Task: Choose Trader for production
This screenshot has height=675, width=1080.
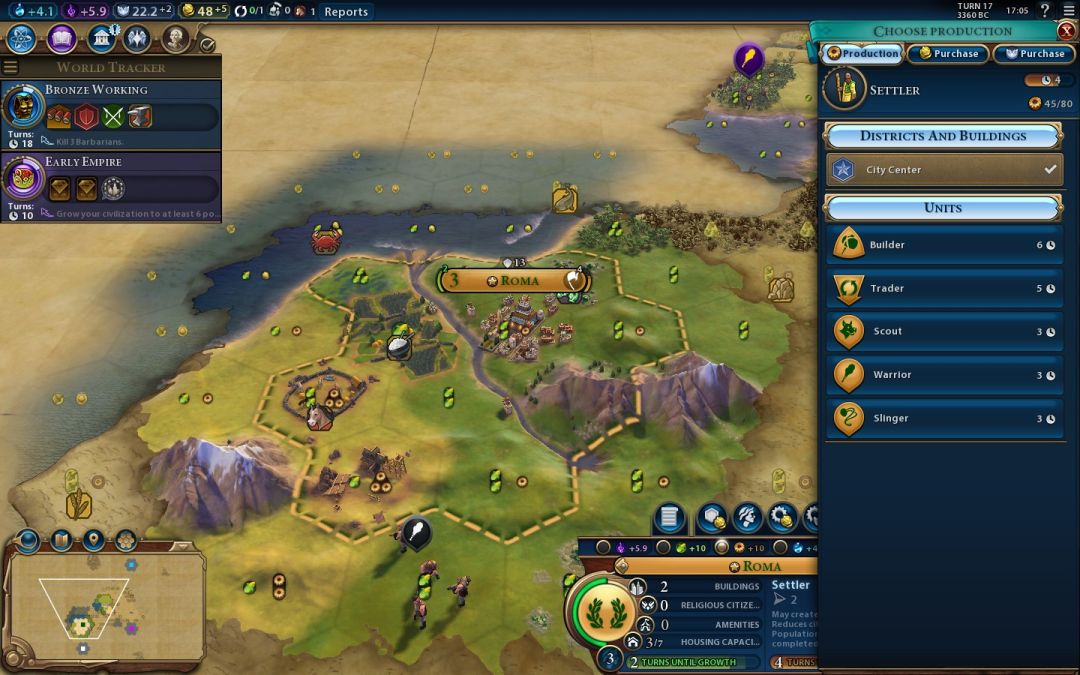Action: coord(943,289)
